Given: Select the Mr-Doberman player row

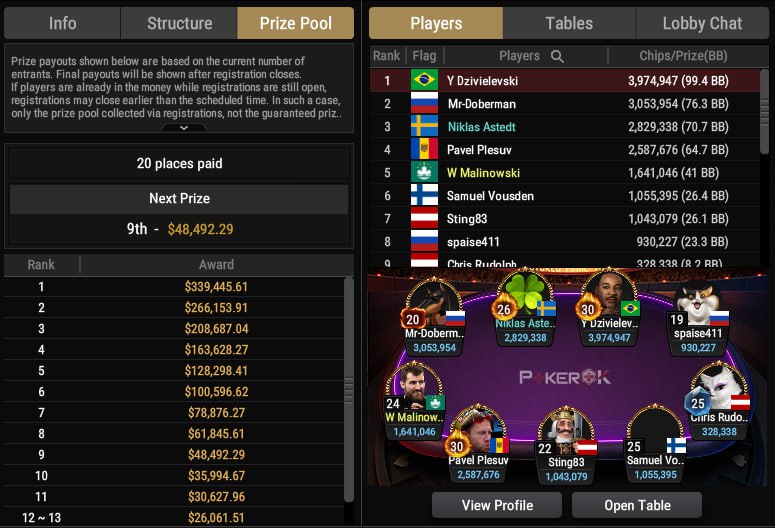Looking at the screenshot, I should click(x=565, y=103).
